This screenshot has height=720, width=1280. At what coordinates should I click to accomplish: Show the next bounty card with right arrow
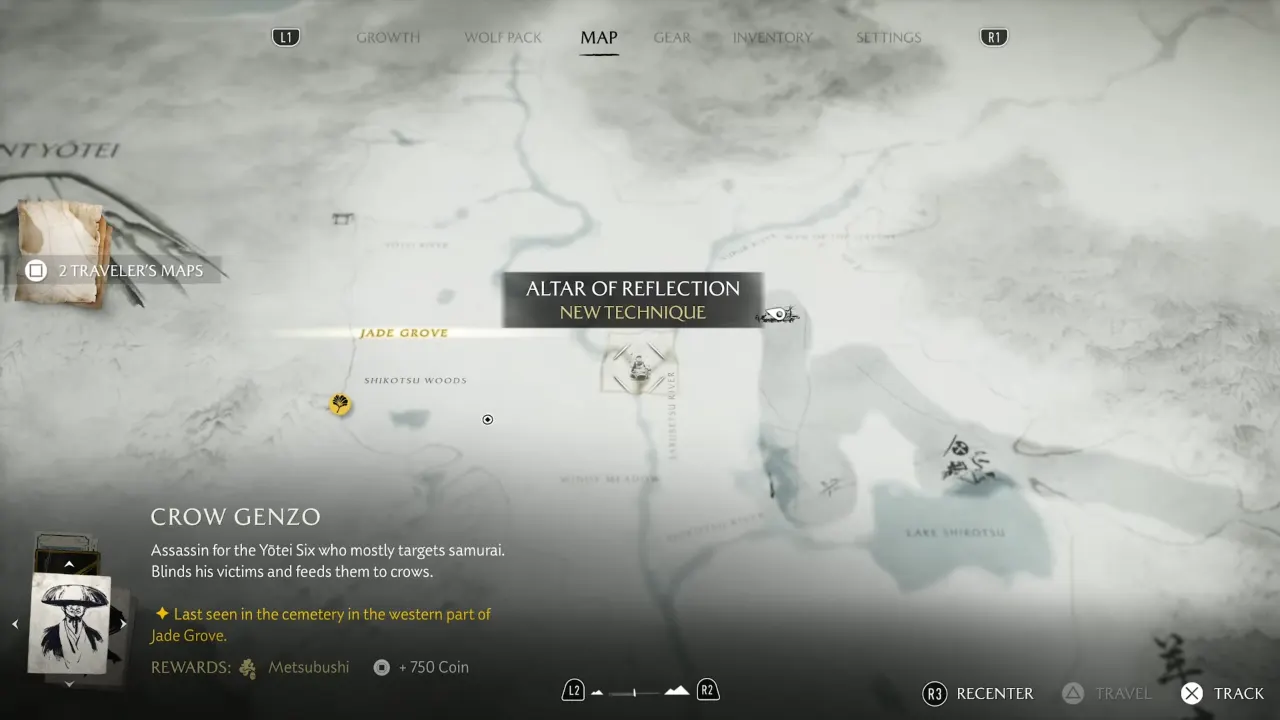[x=123, y=624]
